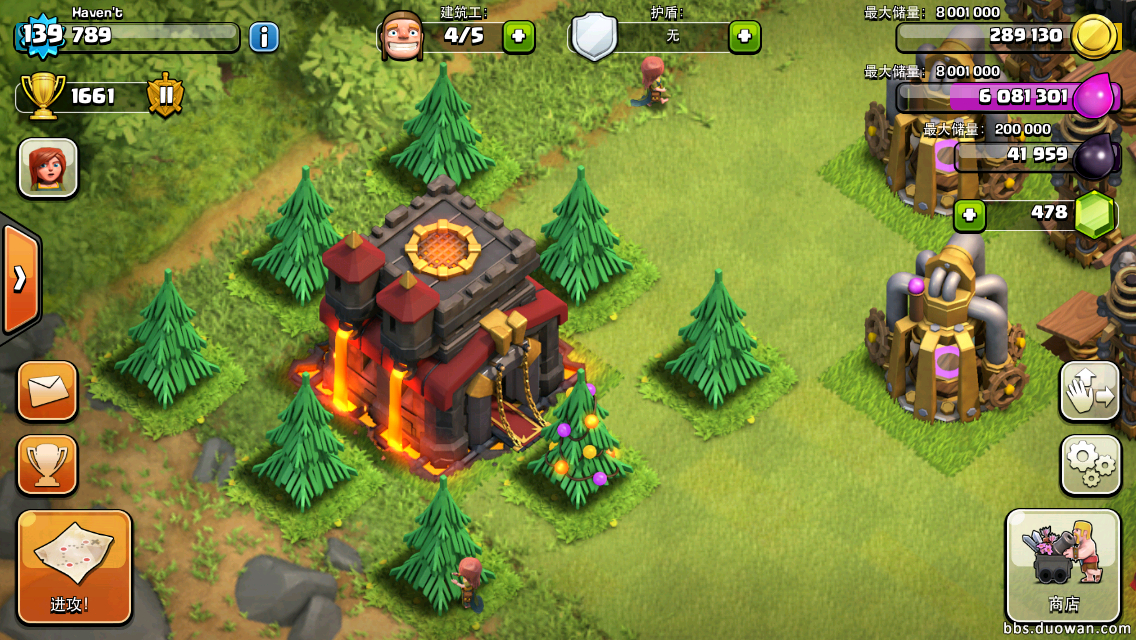Show player info with blue i button
This screenshot has height=640, width=1136.
(264, 37)
